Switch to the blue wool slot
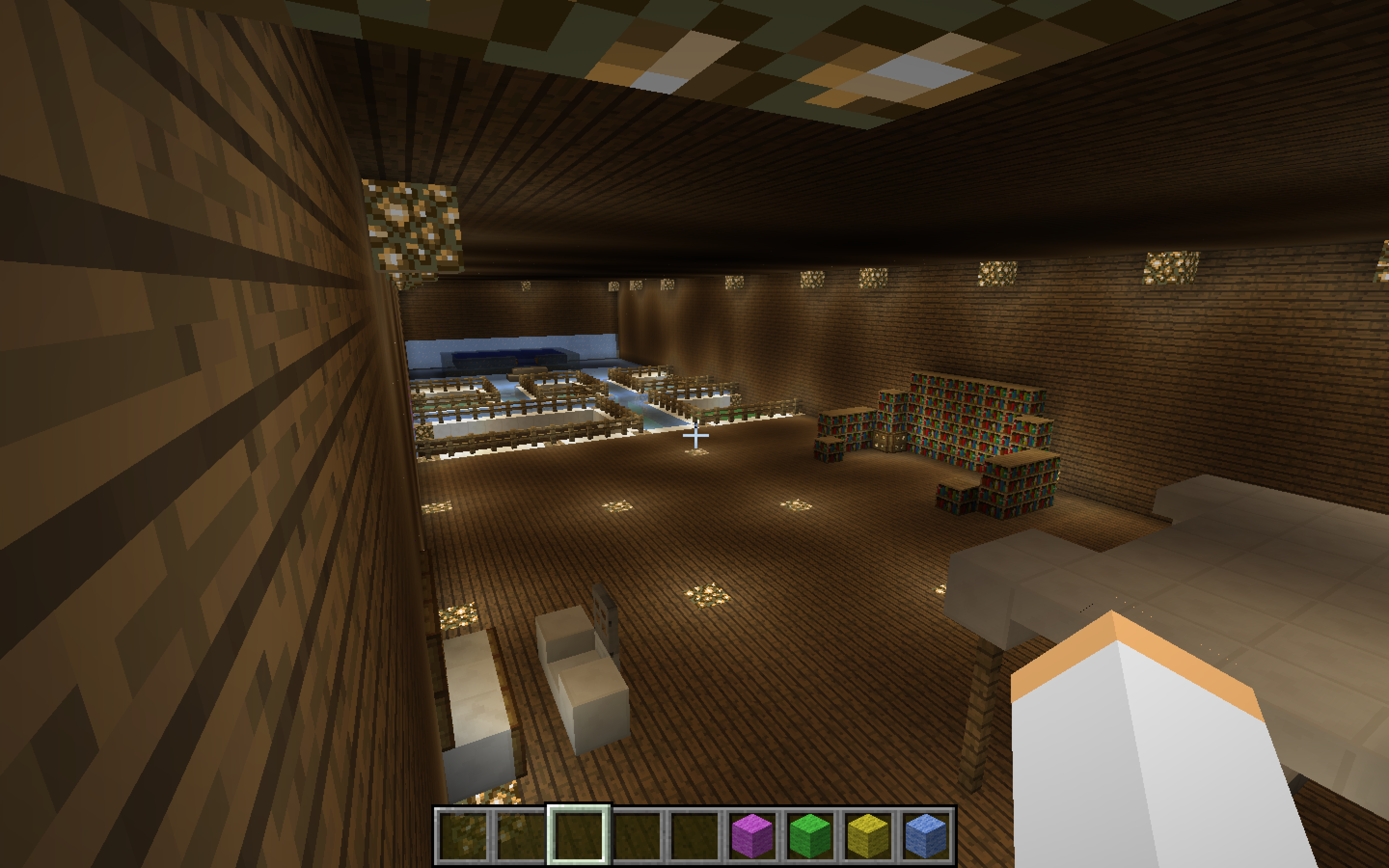 926,835
